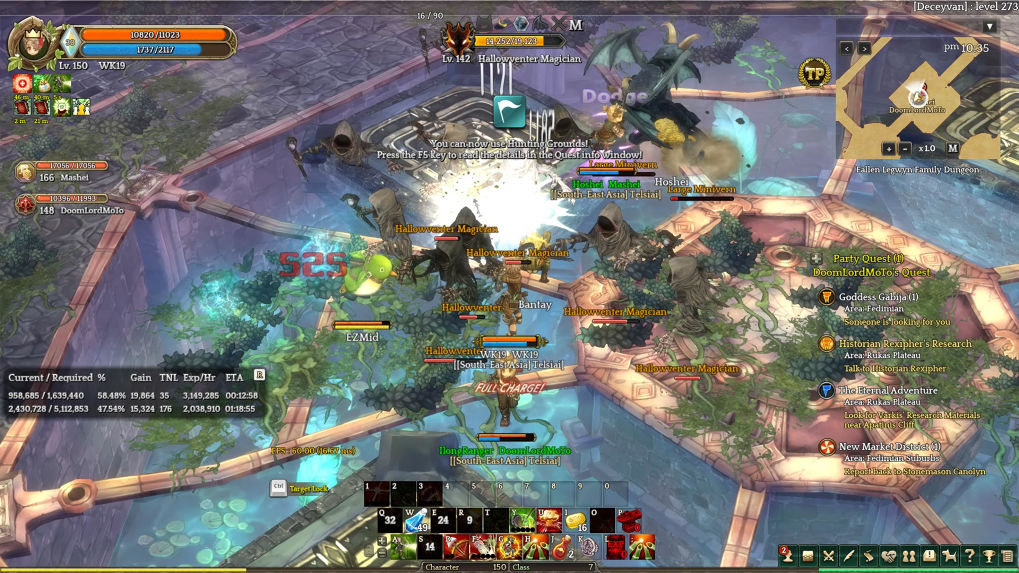Open the TP shop medal icon
Image resolution: width=1019 pixels, height=573 pixels.
[814, 73]
